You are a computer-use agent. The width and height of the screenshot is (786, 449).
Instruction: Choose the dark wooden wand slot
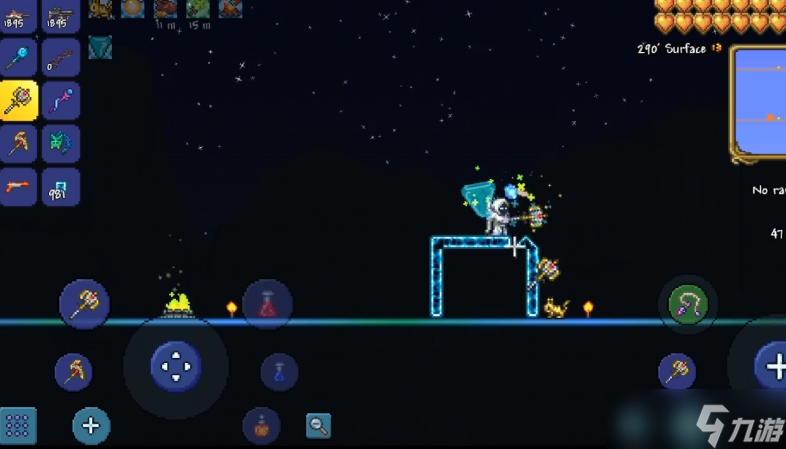60,58
